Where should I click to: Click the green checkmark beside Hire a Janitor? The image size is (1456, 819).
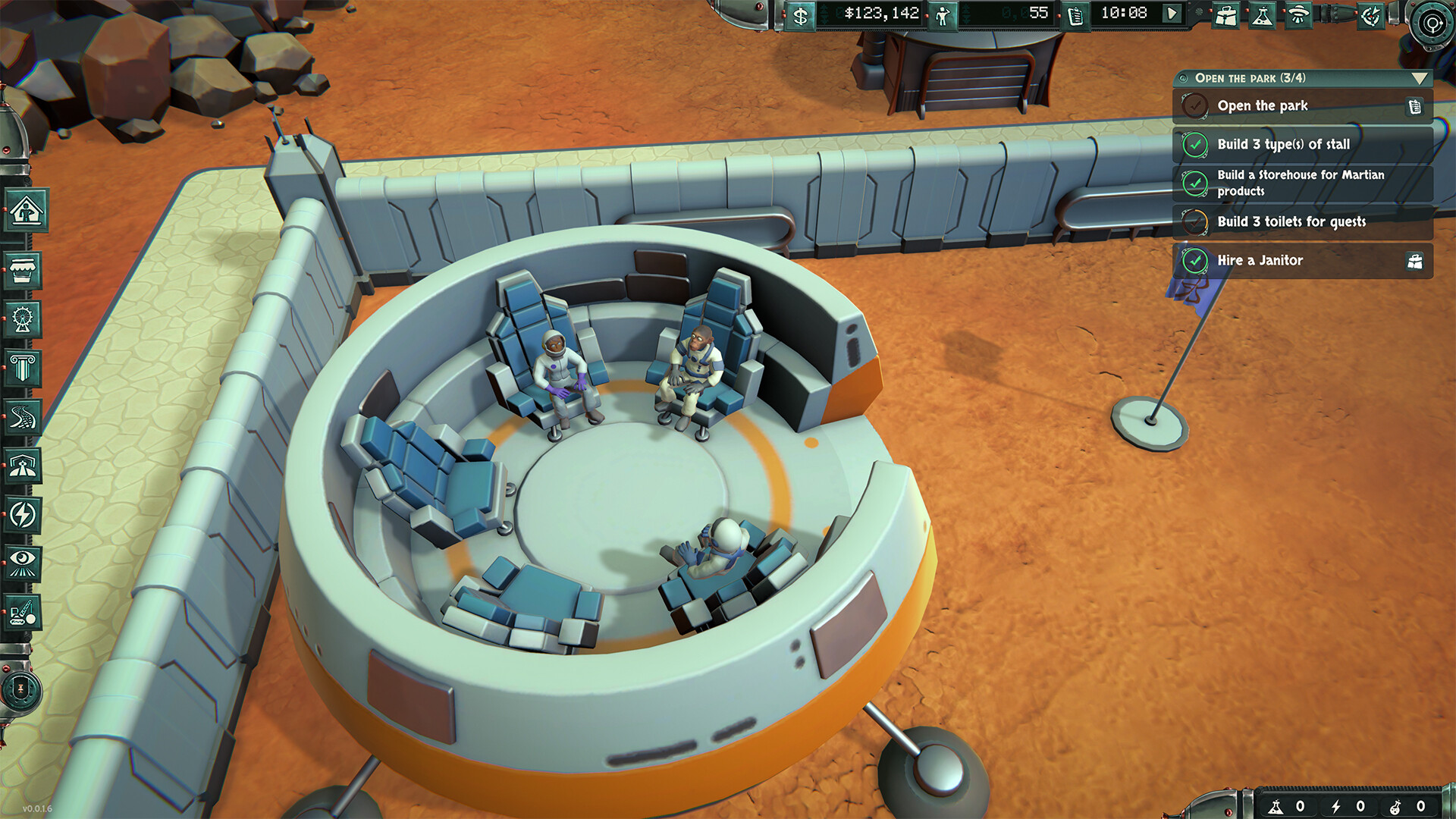coord(1195,260)
